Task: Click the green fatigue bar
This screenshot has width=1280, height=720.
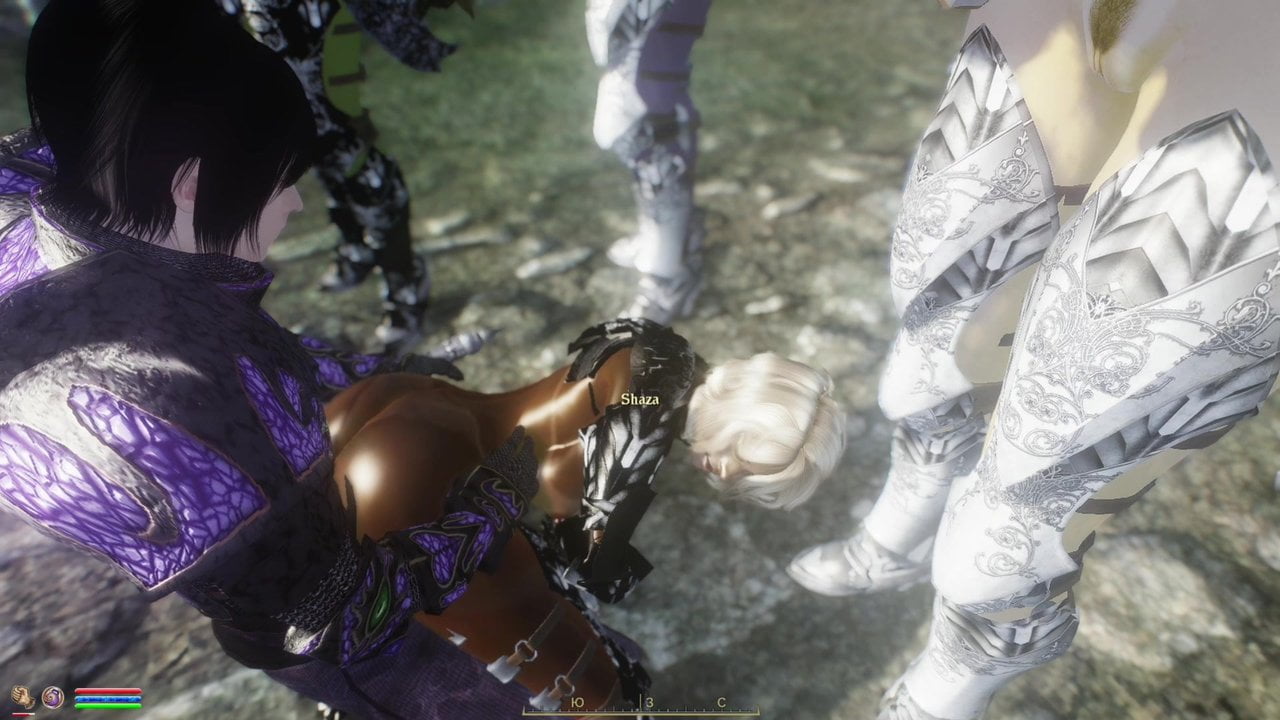Action: [x=108, y=706]
